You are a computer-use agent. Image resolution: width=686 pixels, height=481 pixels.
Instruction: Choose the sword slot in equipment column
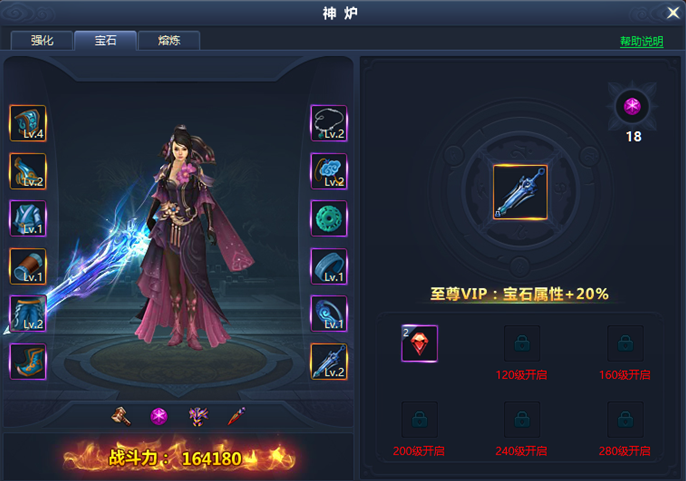329,361
